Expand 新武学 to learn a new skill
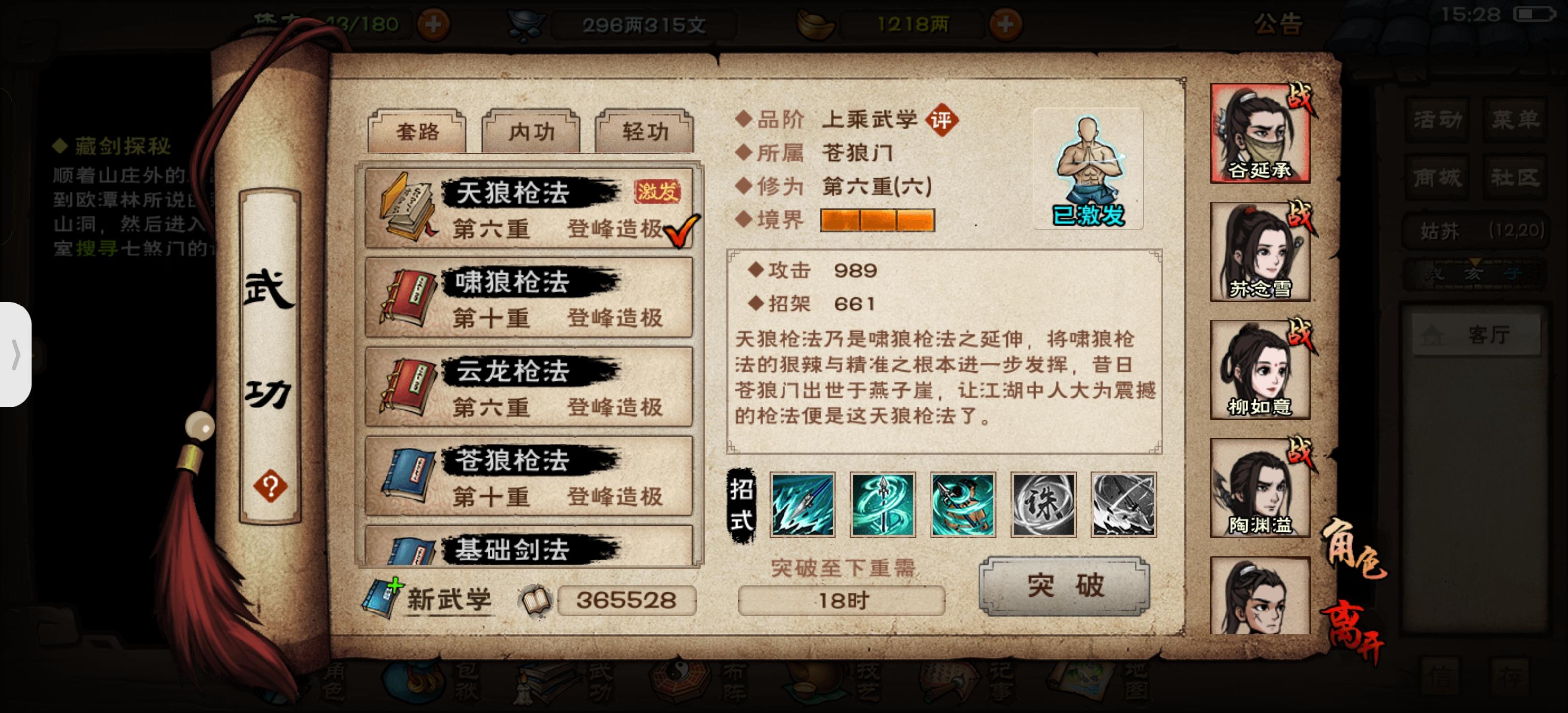The width and height of the screenshot is (1568, 713). click(x=448, y=599)
